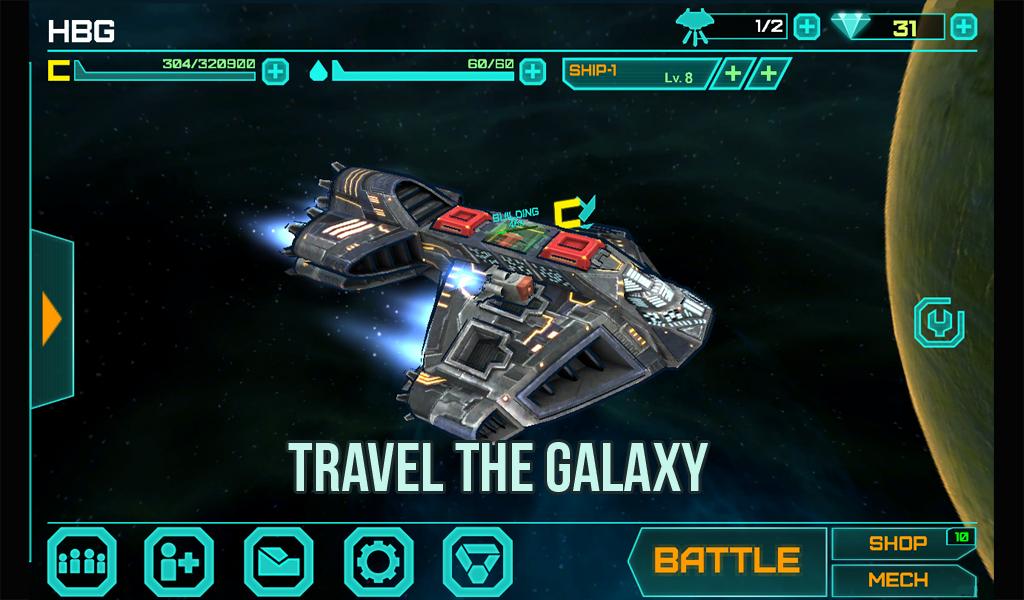Image resolution: width=1024 pixels, height=600 pixels.
Task: Select the pentagon emblem icon
Action: tap(478, 560)
